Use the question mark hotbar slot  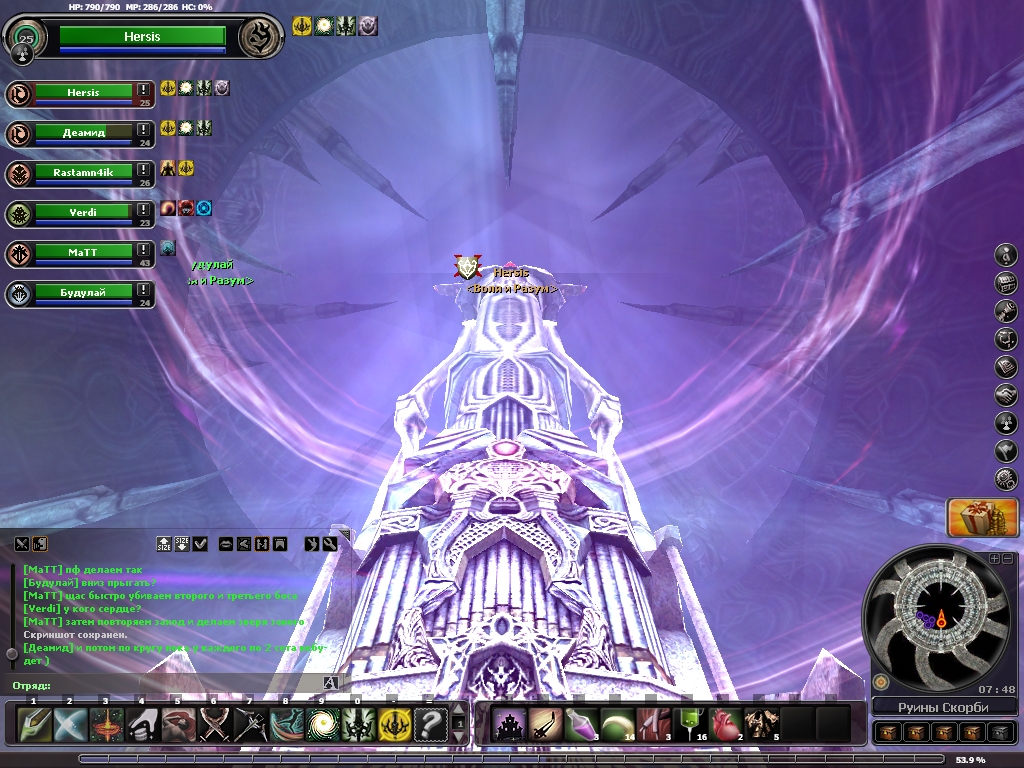[431, 723]
